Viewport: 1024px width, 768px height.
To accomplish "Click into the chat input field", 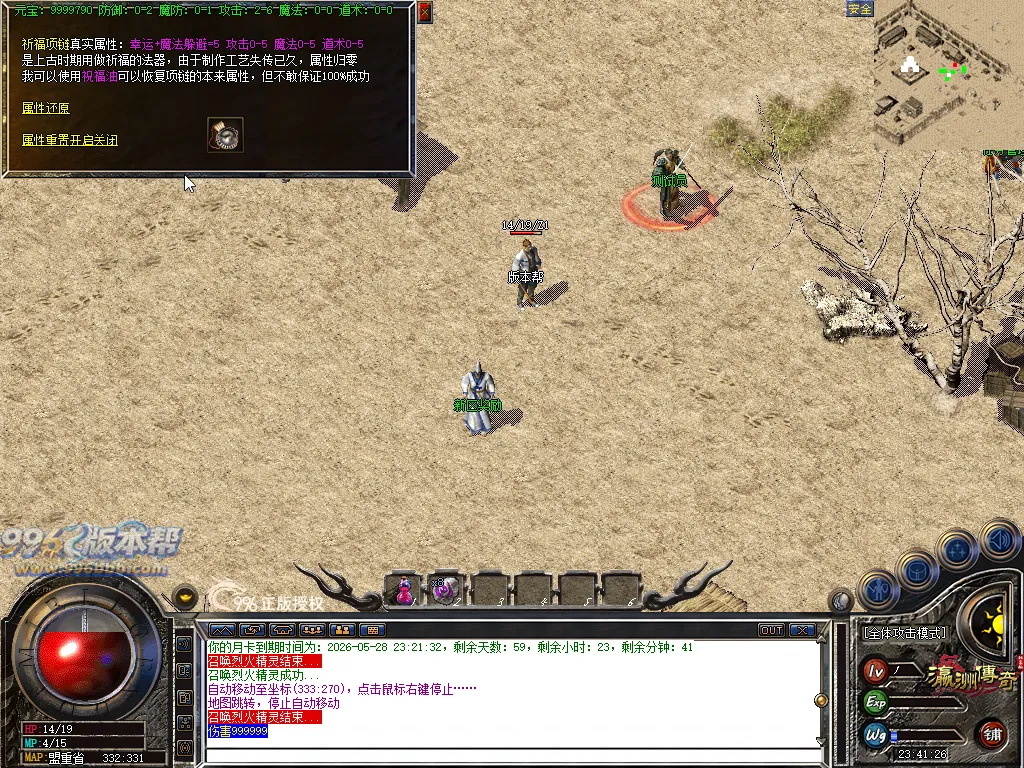I will click(510, 753).
